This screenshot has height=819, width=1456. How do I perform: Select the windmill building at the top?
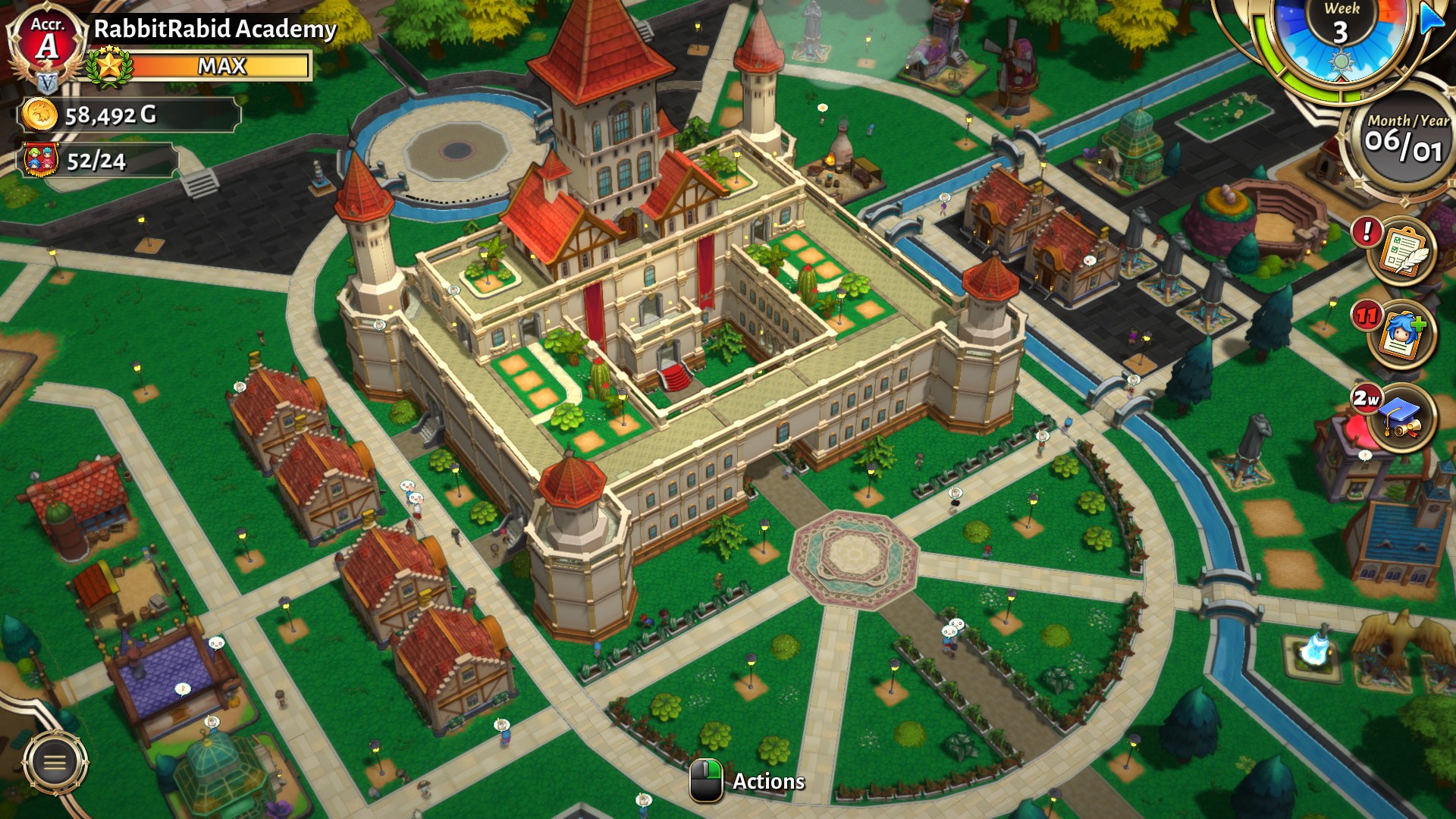(x=1016, y=64)
